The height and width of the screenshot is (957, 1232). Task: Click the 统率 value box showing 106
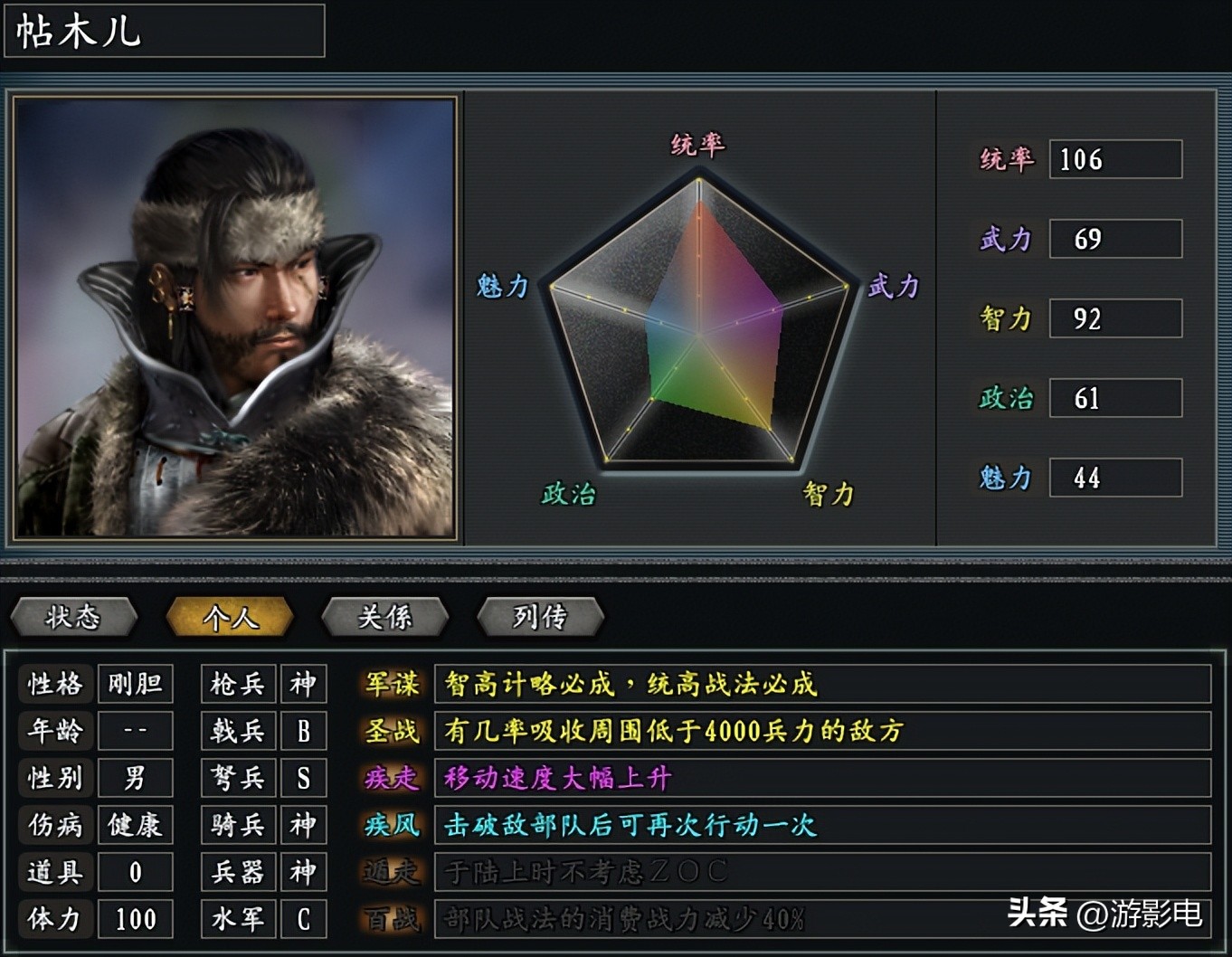coord(1114,159)
